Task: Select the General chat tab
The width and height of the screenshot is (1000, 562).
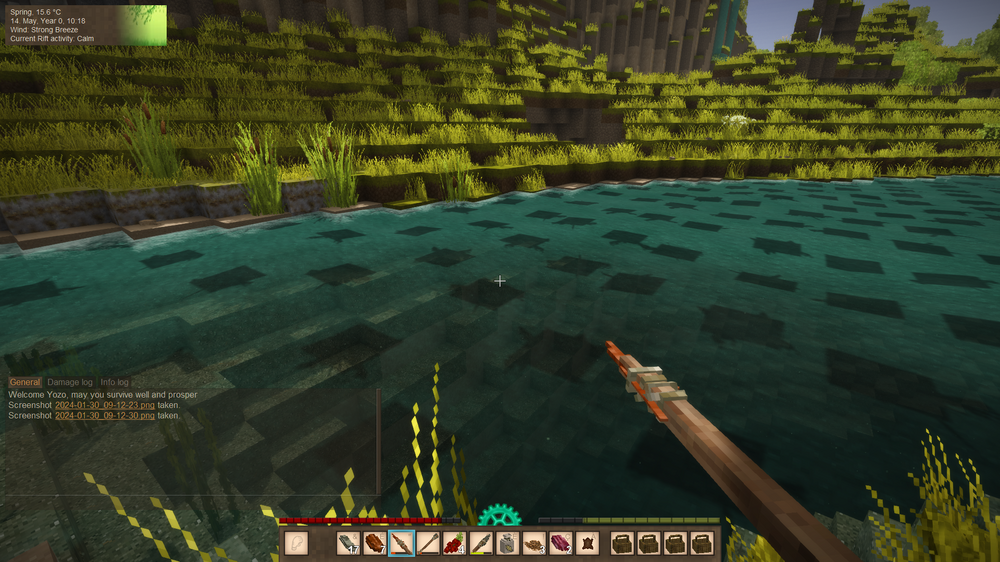Action: coord(25,382)
